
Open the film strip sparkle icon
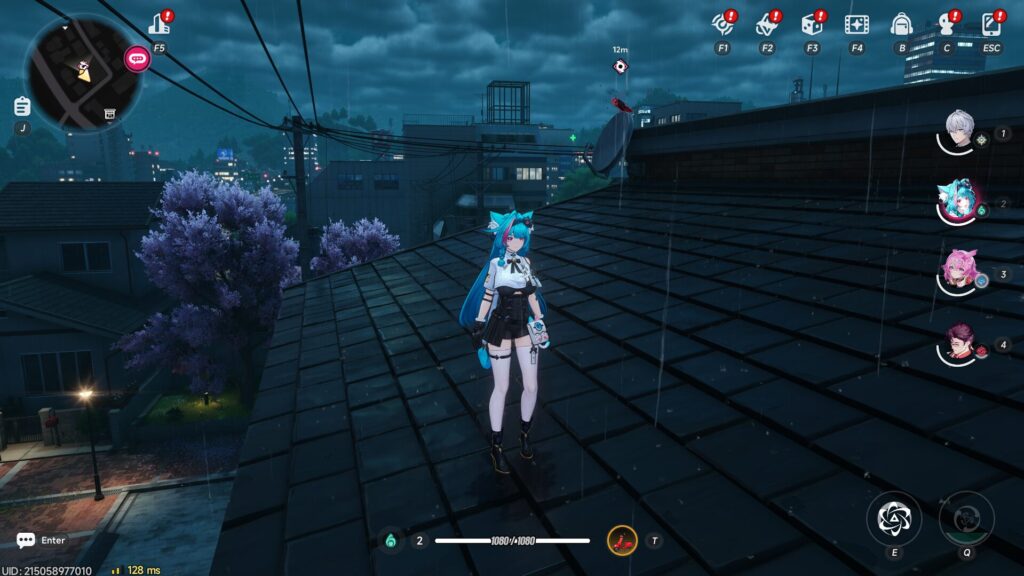tap(856, 24)
